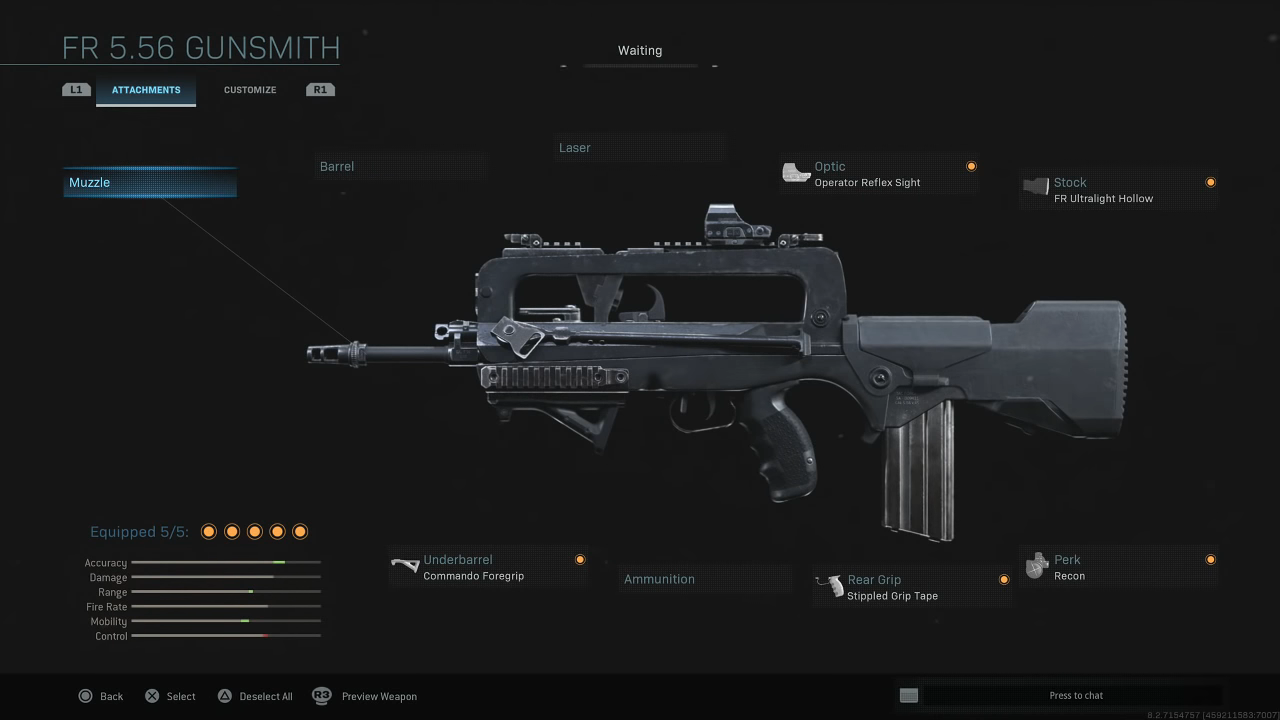Activate Preview Weapon
Viewport: 1280px width, 720px height.
pos(366,696)
